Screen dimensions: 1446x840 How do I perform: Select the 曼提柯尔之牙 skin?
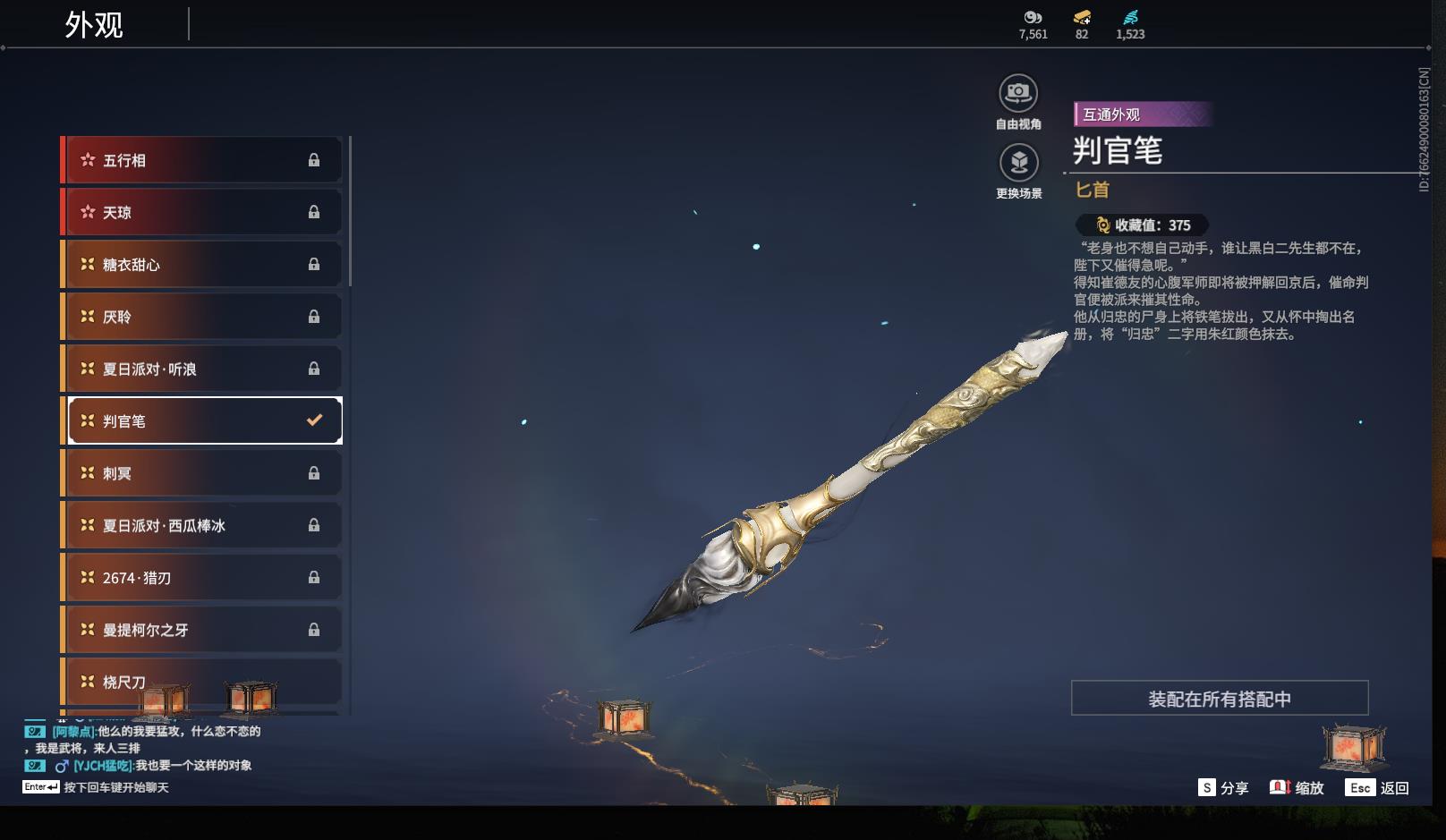click(x=202, y=630)
